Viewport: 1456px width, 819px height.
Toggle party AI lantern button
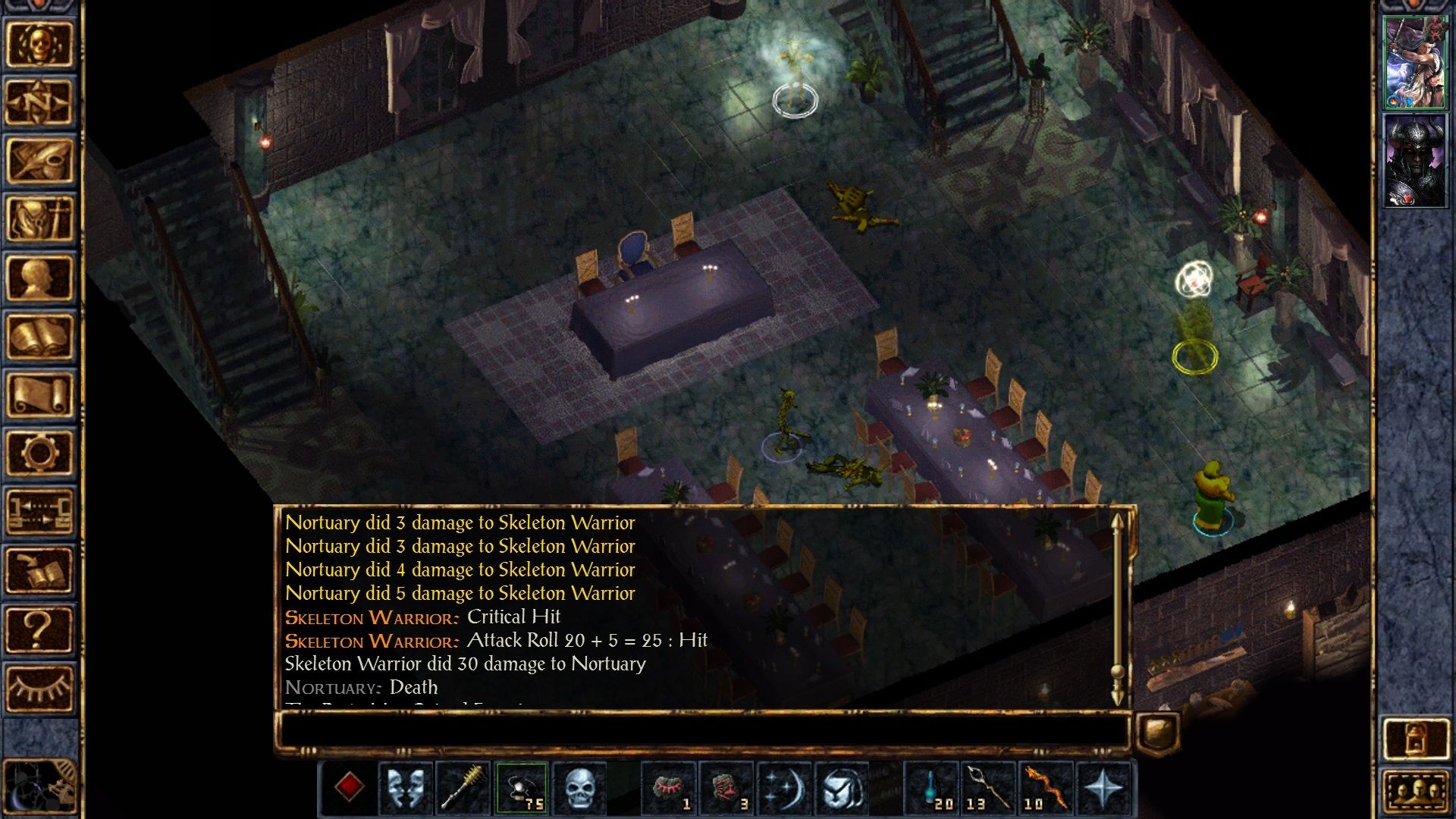tap(1415, 737)
